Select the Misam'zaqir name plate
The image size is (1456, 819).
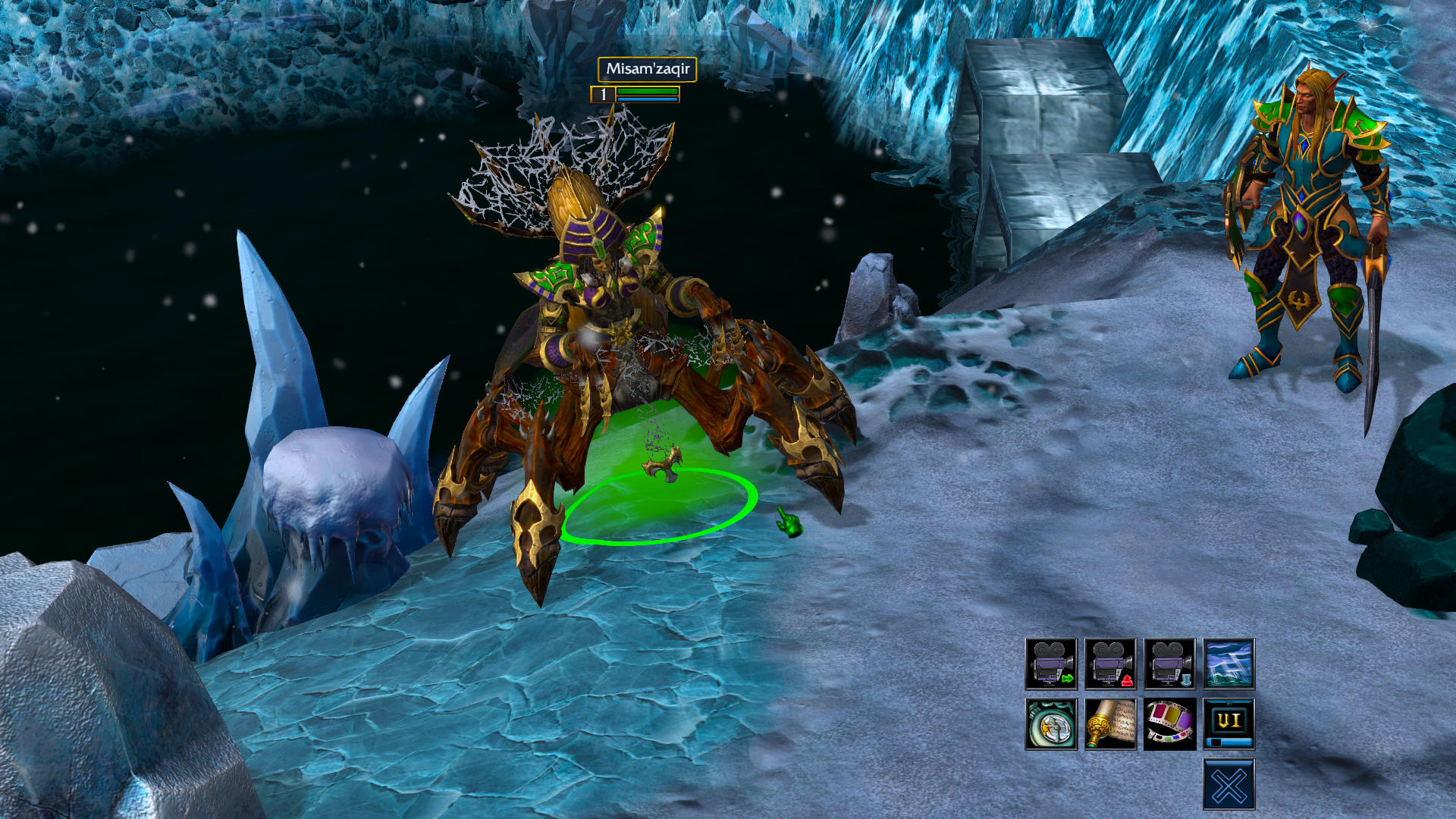tap(647, 69)
